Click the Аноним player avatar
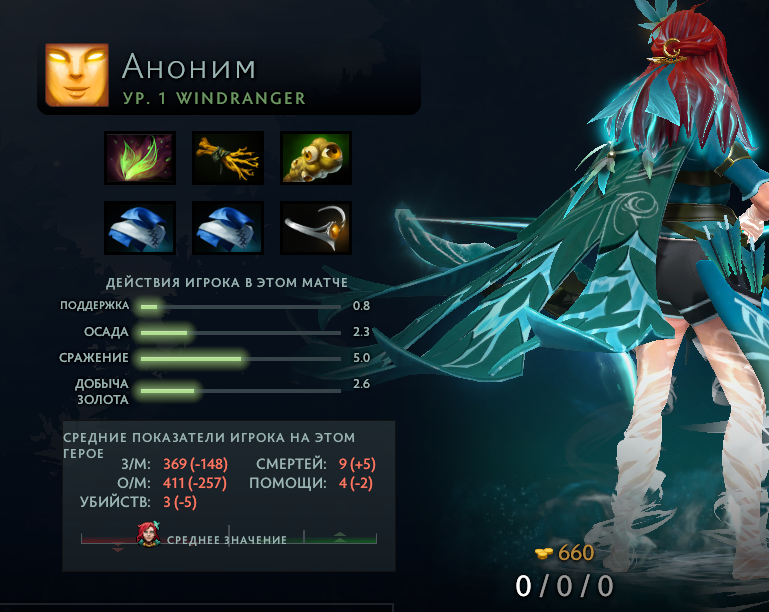 pos(77,76)
